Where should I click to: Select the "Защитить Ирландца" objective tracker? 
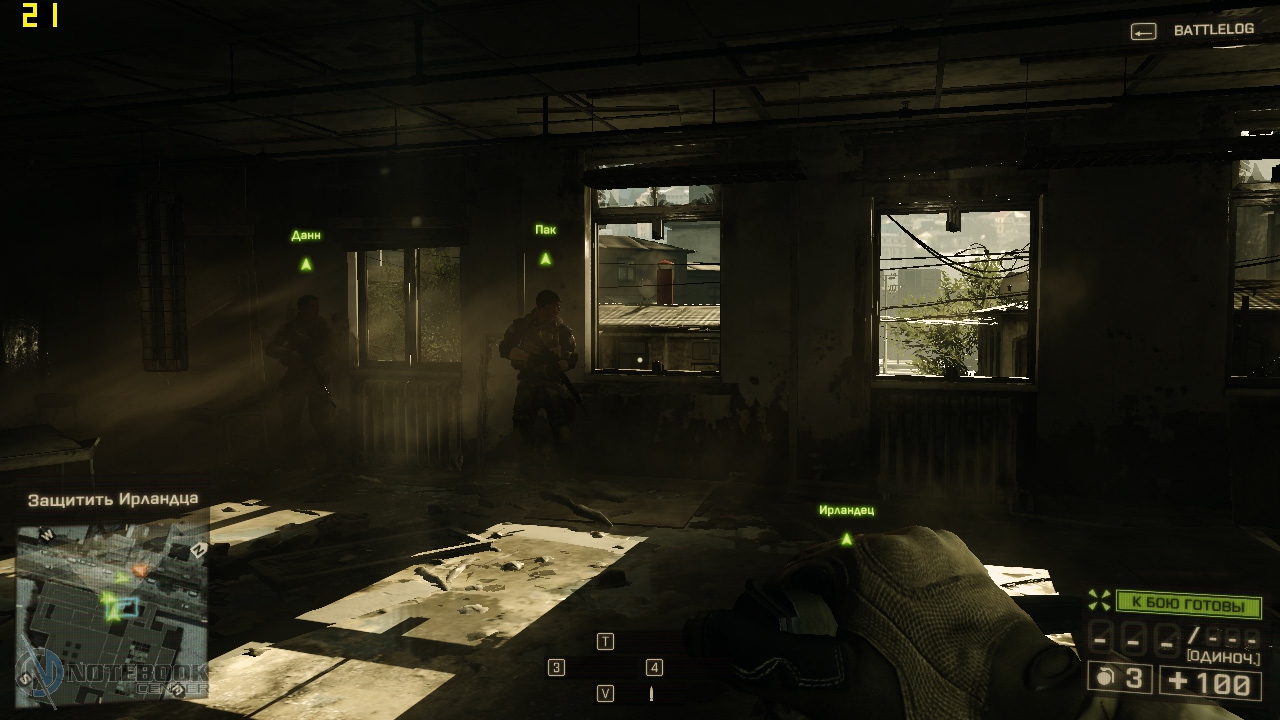[x=112, y=498]
